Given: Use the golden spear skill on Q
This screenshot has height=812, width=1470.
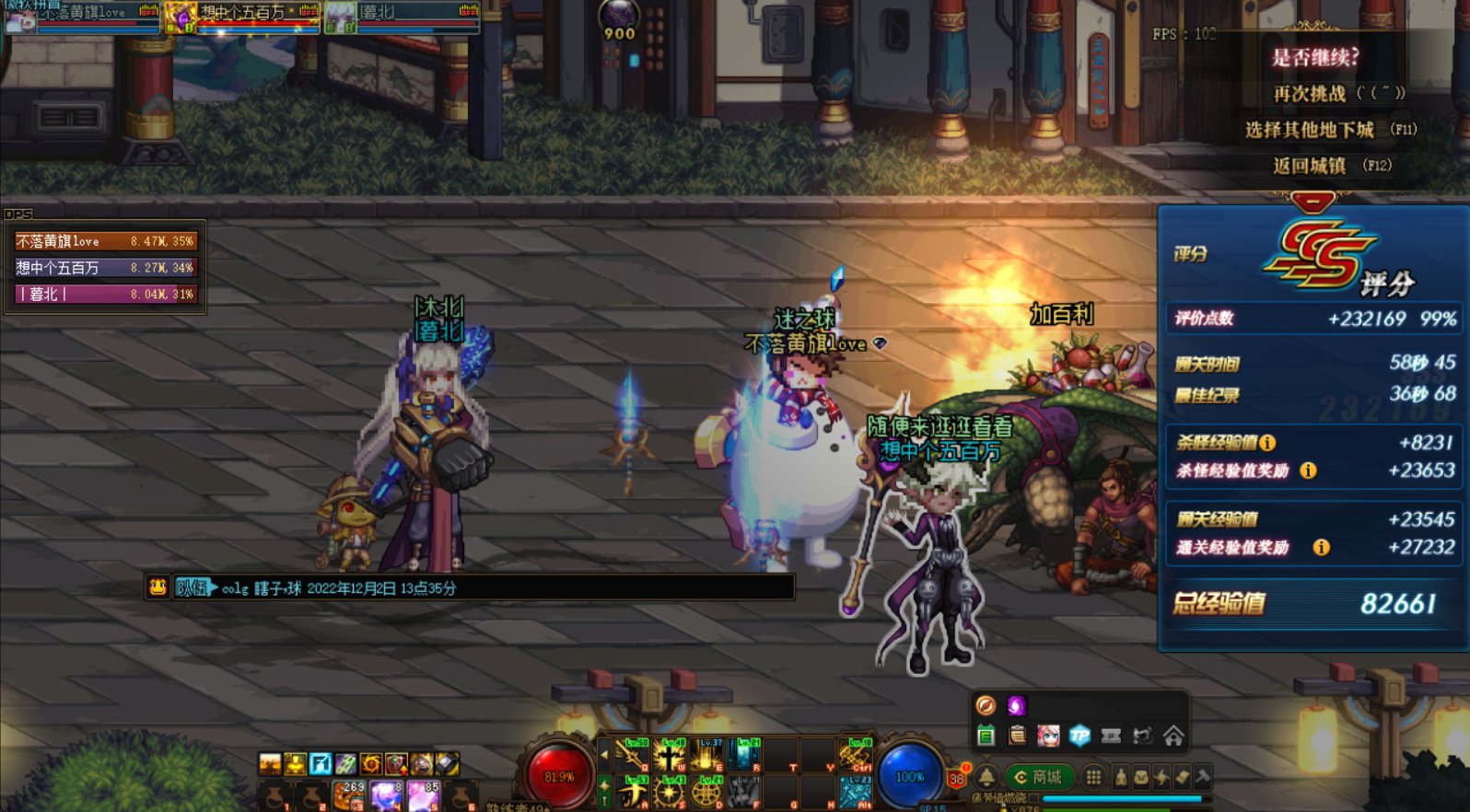Looking at the screenshot, I should [x=631, y=755].
